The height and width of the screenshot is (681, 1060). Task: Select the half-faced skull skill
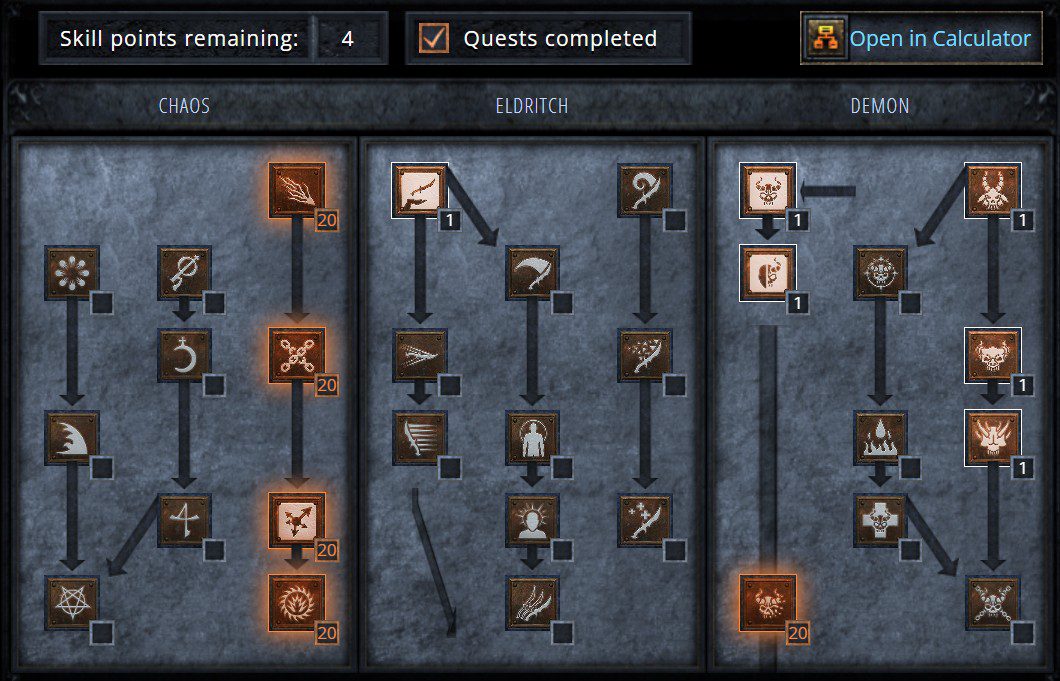767,273
